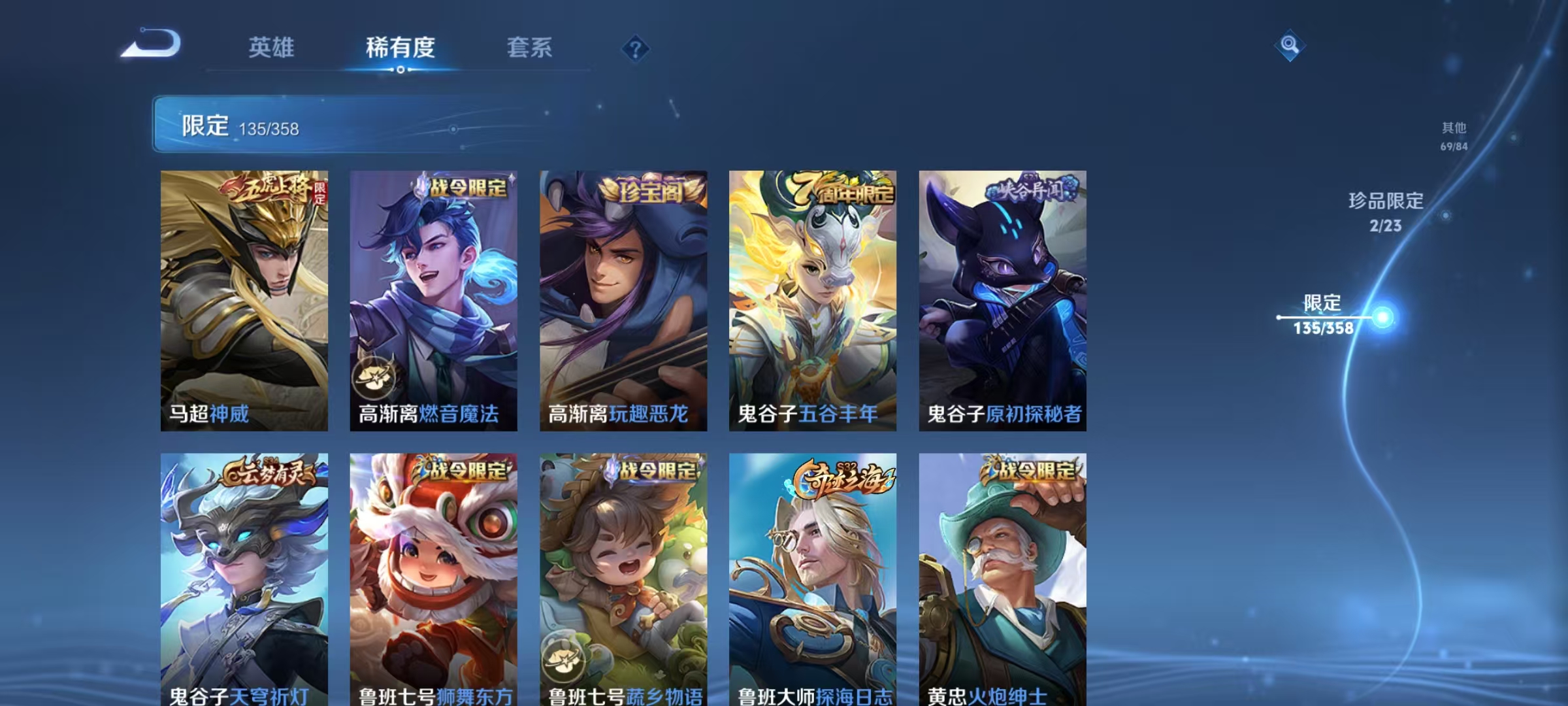1568x706 pixels.
Task: Switch to the 英雄 tab
Action: pos(272,48)
